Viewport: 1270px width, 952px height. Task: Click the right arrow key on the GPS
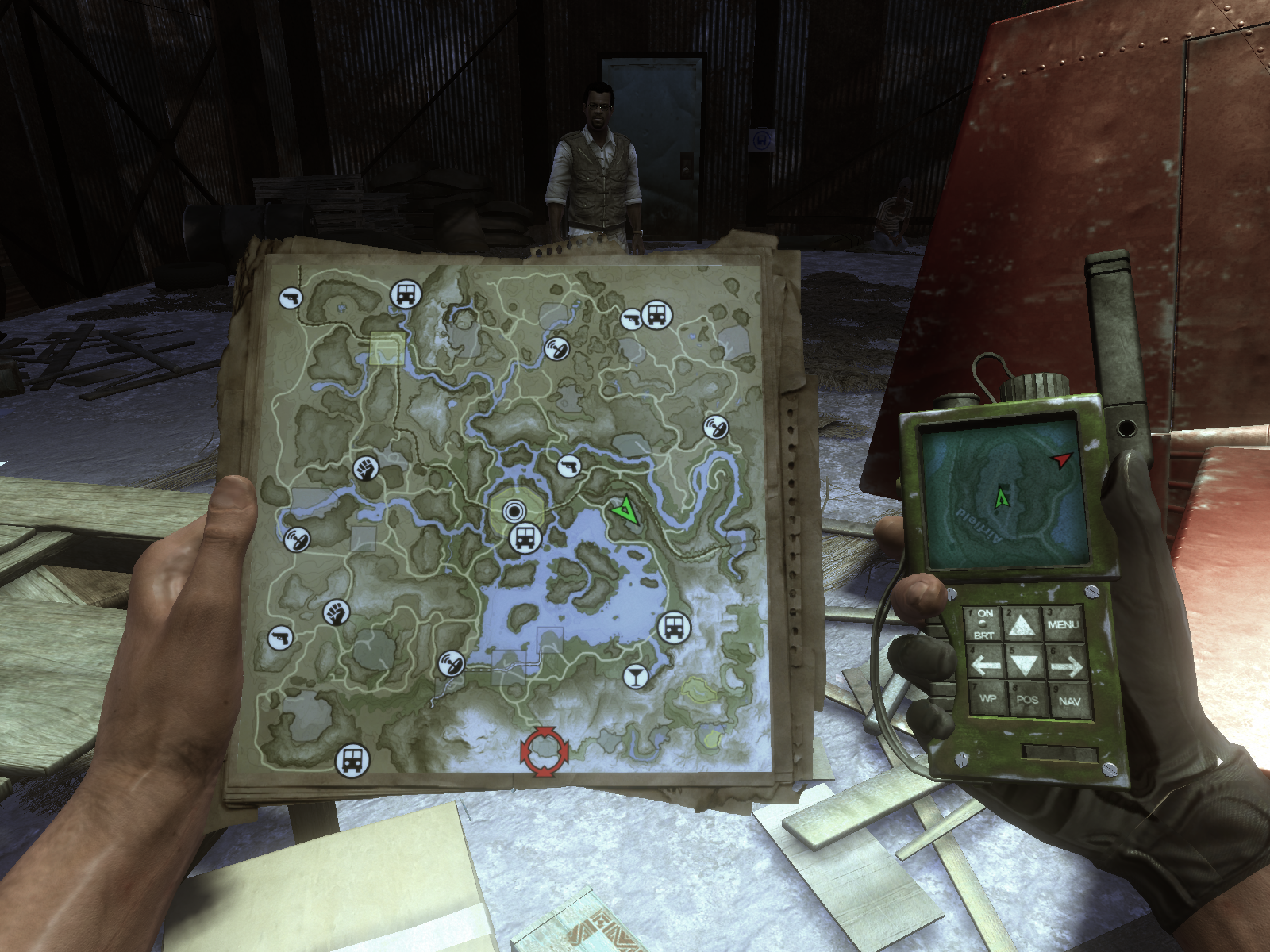pos(1065,665)
